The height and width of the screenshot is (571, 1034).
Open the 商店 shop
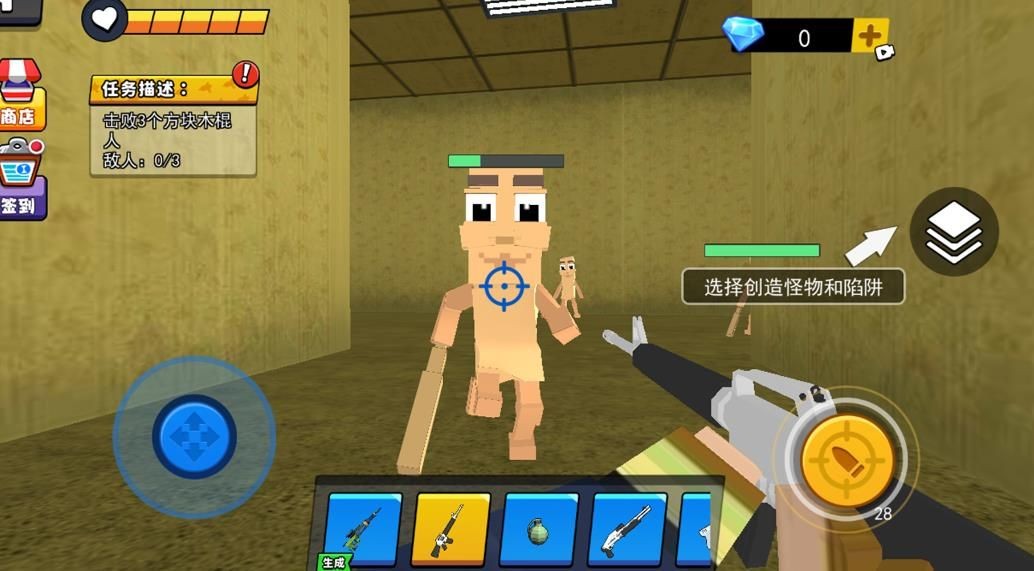[x=19, y=97]
